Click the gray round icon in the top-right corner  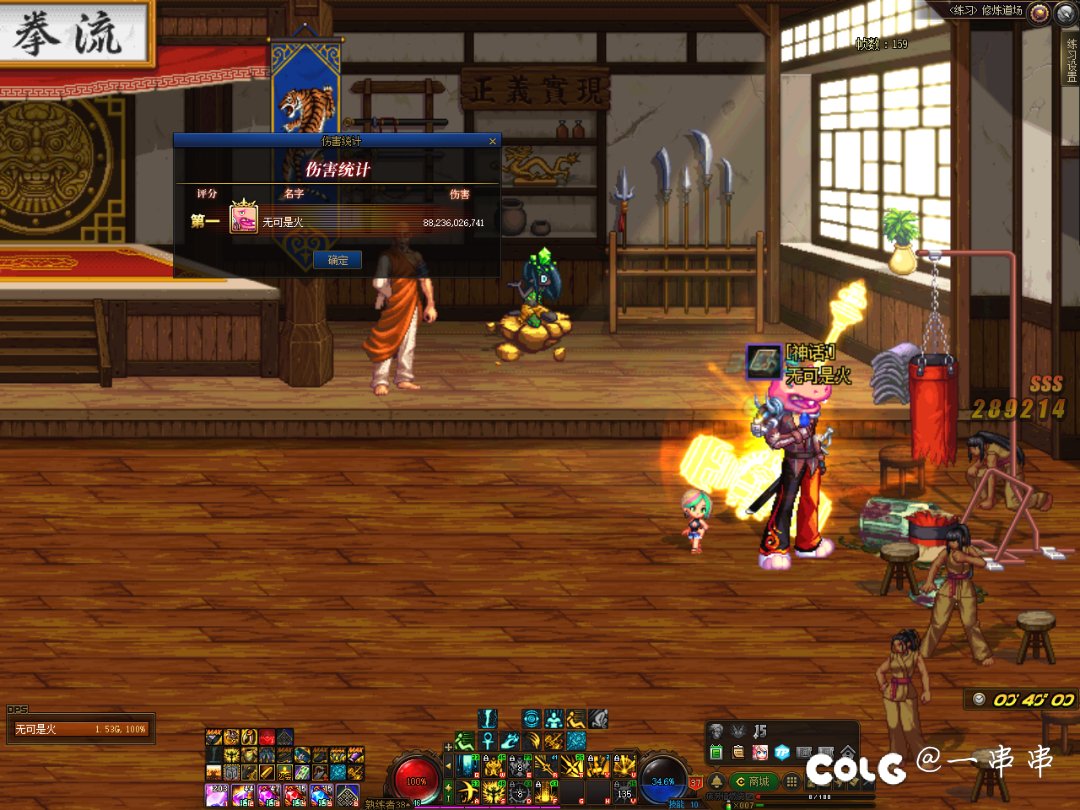[1066, 12]
